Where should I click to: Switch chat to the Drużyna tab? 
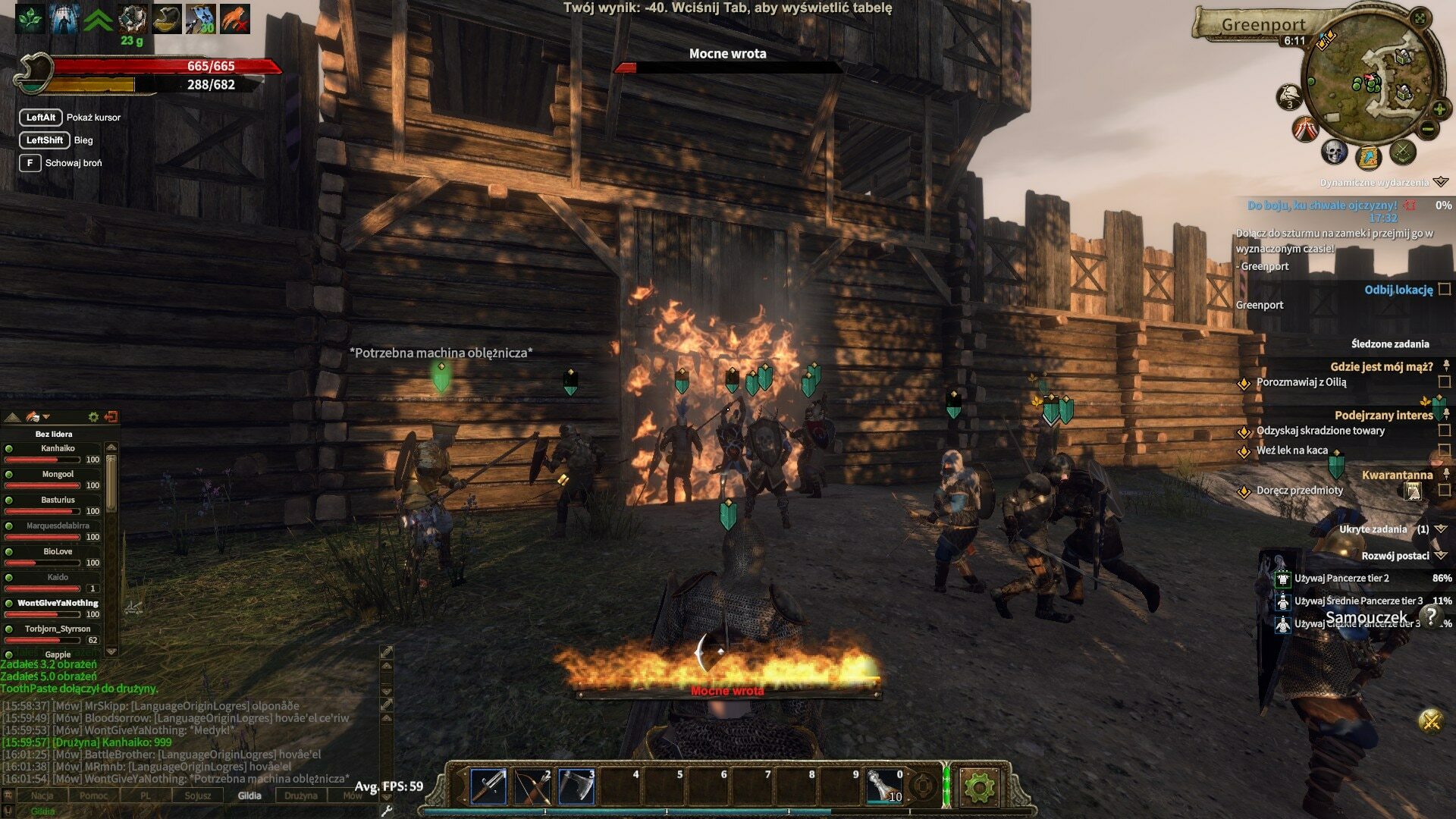tap(300, 795)
